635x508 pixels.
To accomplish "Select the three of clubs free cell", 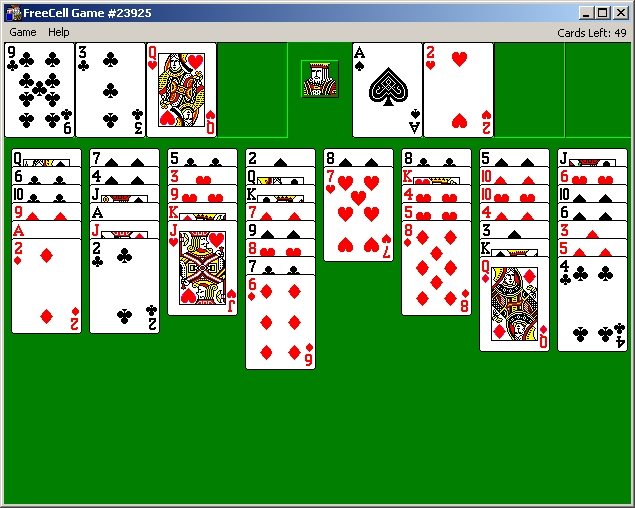I will click(x=110, y=90).
